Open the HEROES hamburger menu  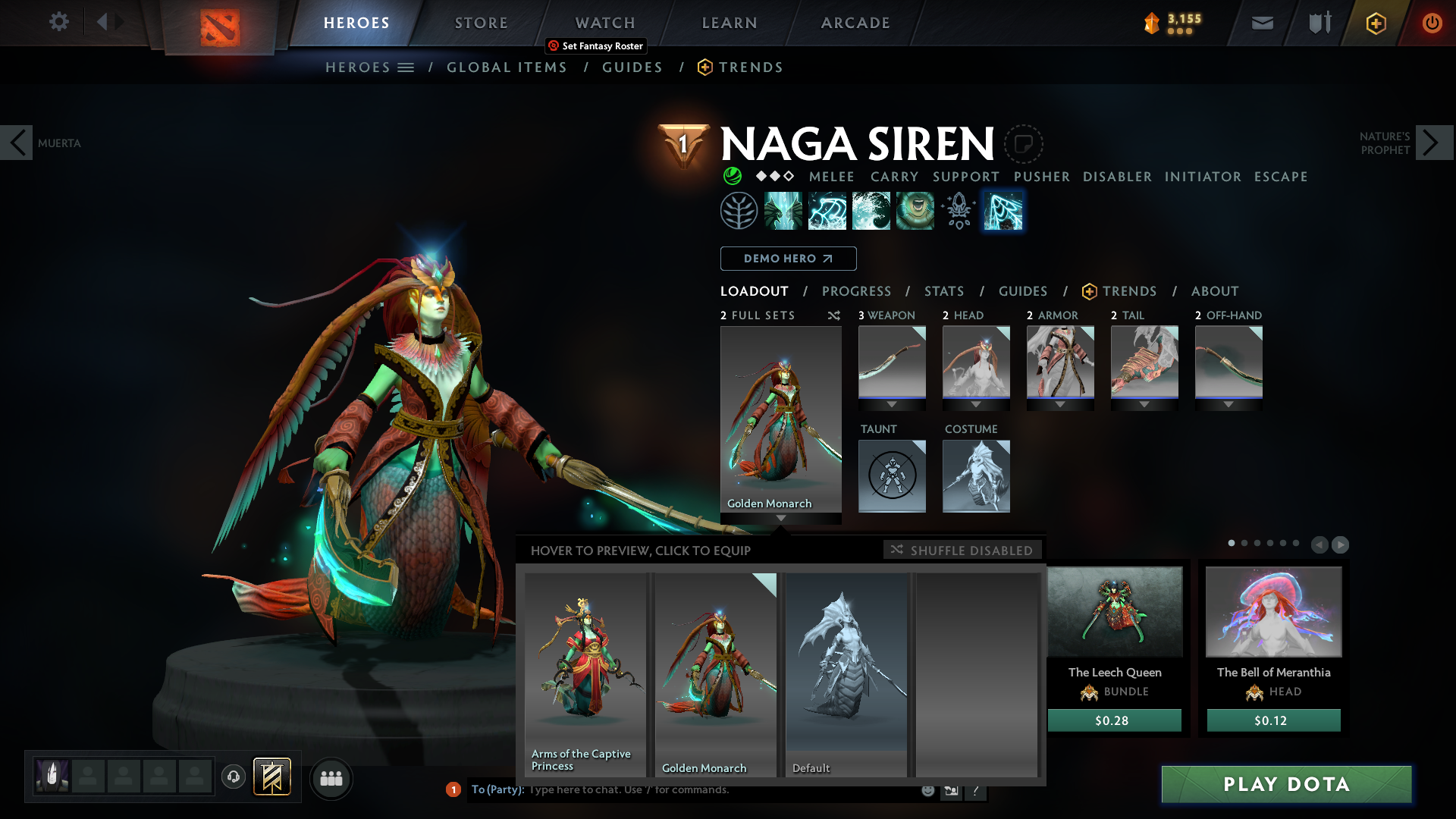coord(406,67)
